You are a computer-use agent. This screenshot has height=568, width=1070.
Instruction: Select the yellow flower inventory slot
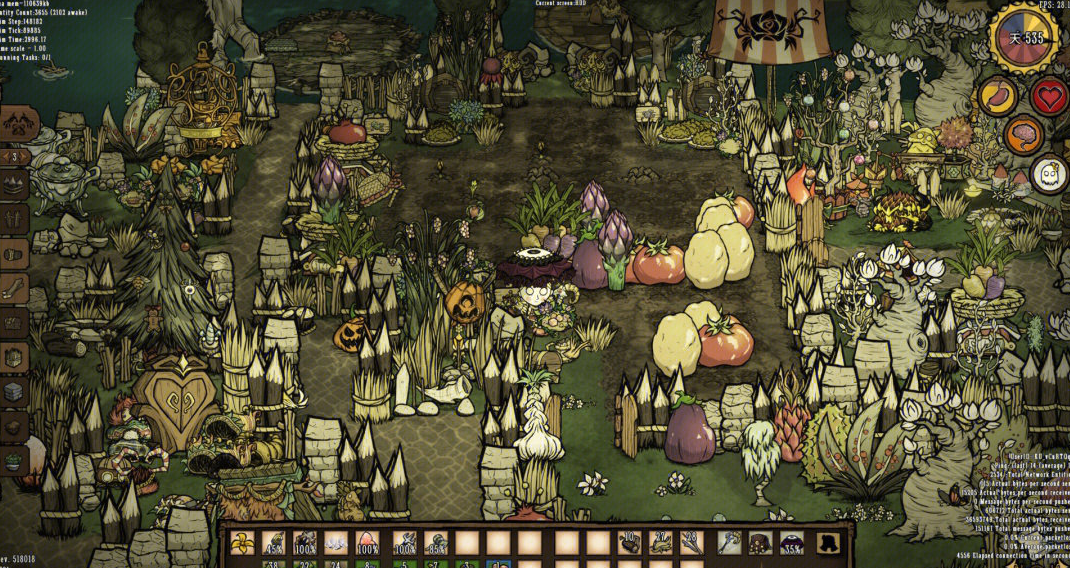pyautogui.click(x=241, y=543)
